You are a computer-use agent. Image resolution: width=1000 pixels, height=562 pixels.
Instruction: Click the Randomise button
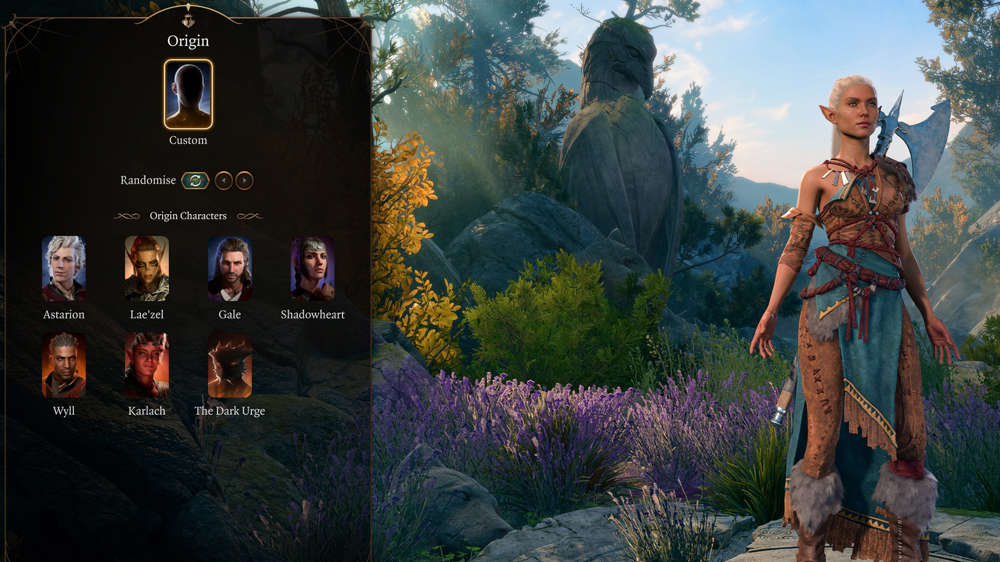point(195,181)
